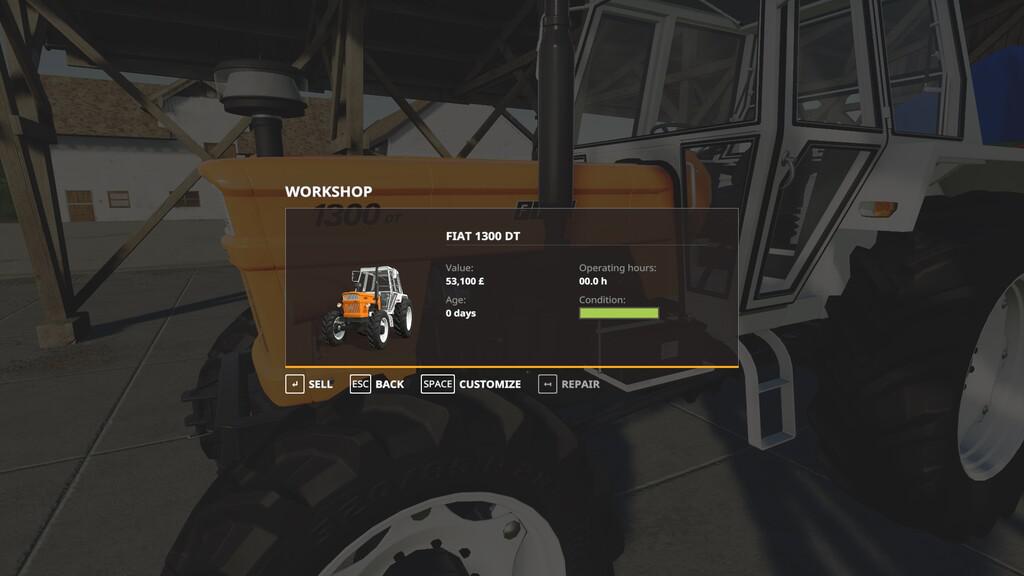Choose the Repair option
The image size is (1024, 576).
tap(569, 384)
